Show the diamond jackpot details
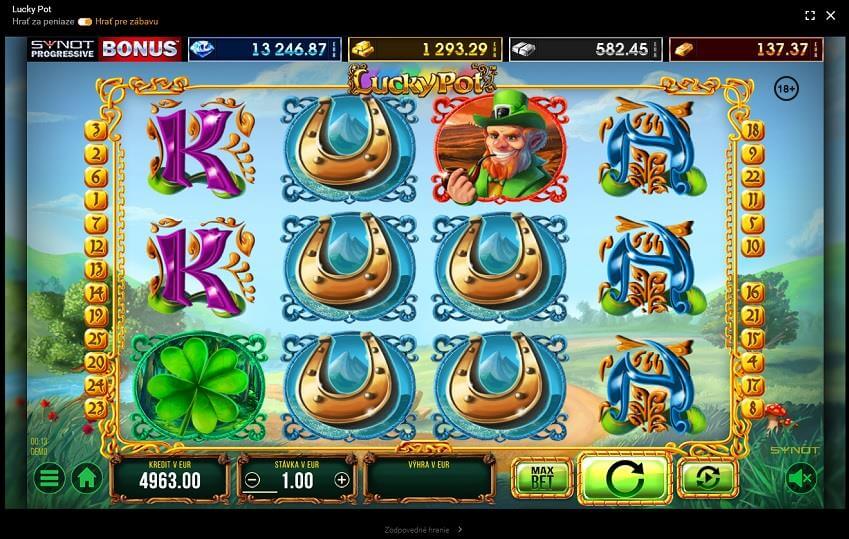This screenshot has height=539, width=849. [x=278, y=49]
